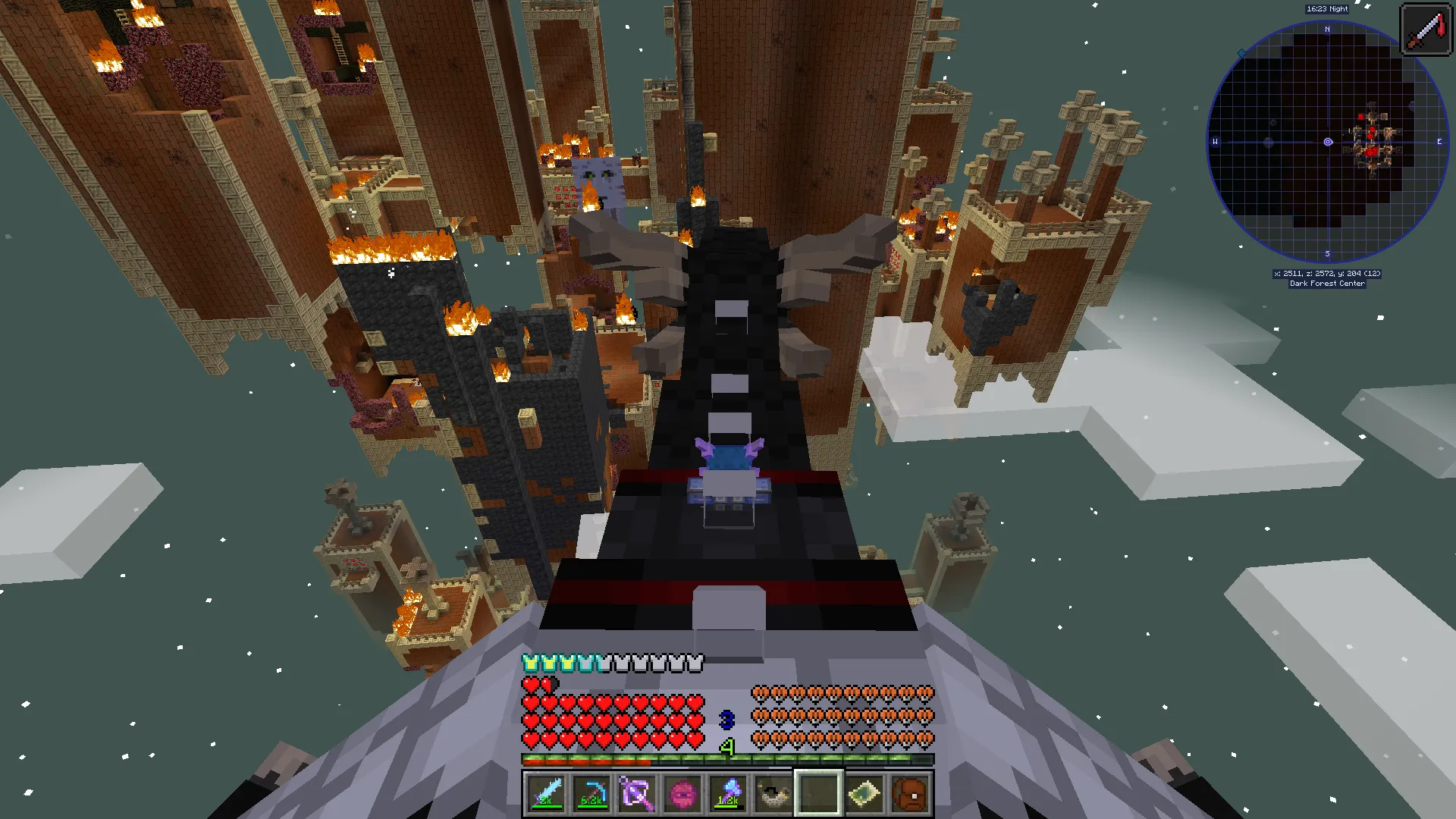
Task: Select the saddle item in the hotbar
Action: [773, 792]
